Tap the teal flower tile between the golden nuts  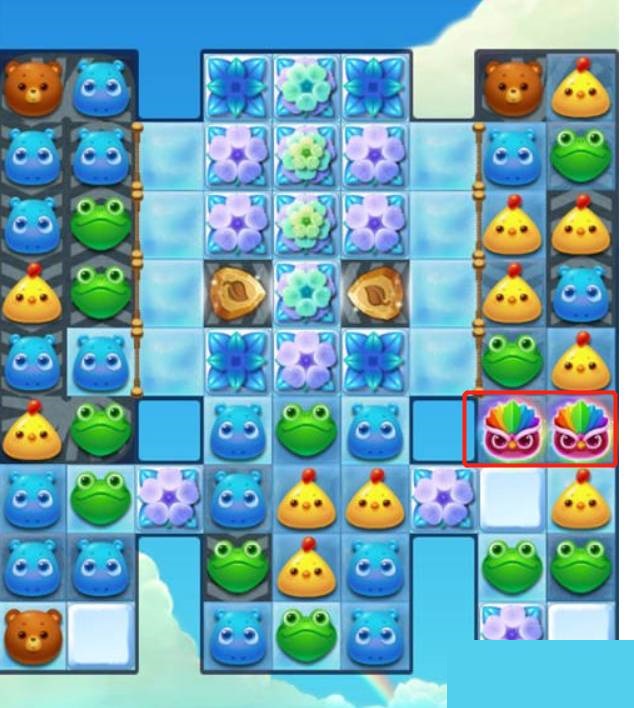tap(307, 290)
